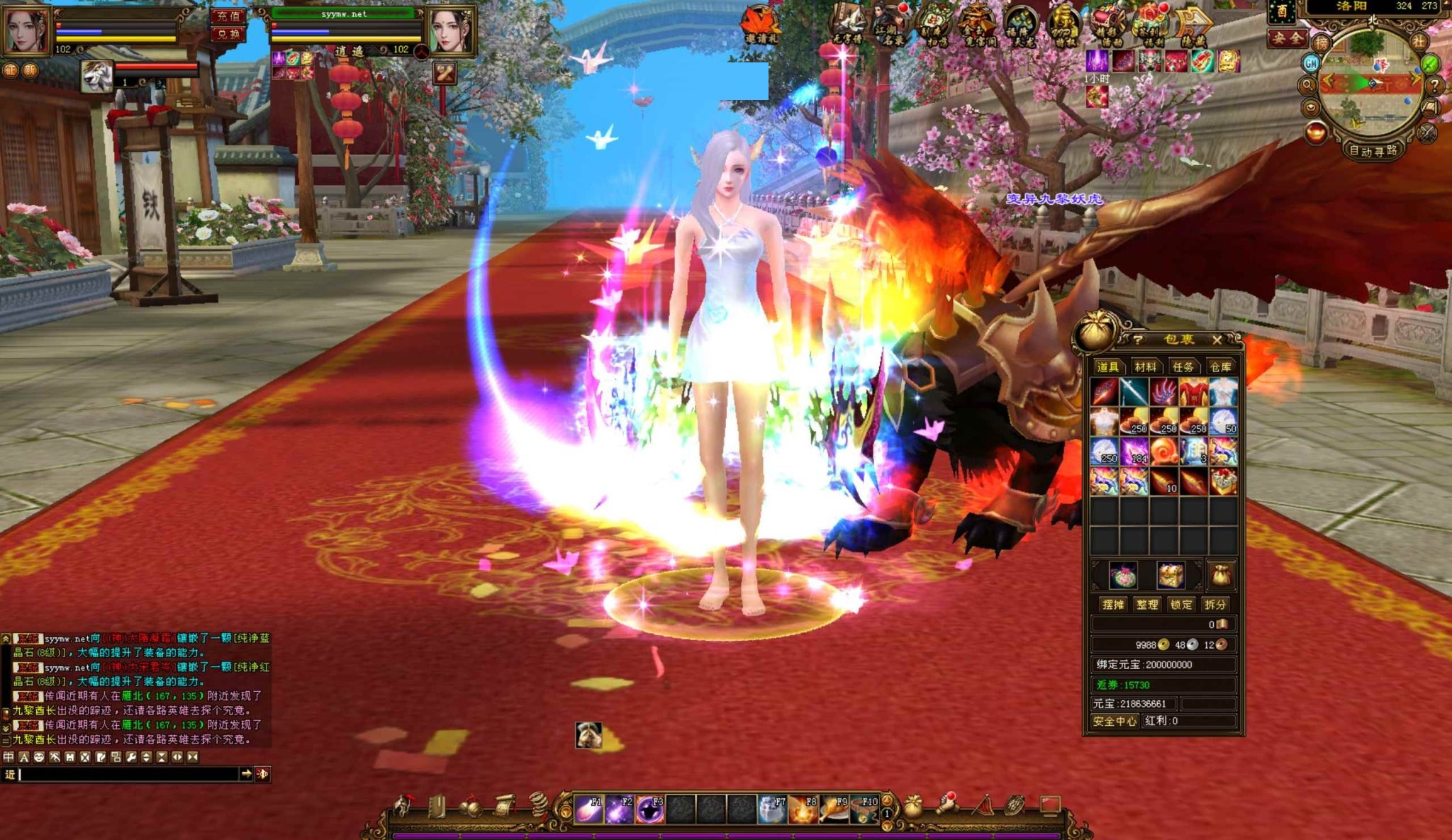Open the 江湖名录 menu icon

click(x=889, y=25)
